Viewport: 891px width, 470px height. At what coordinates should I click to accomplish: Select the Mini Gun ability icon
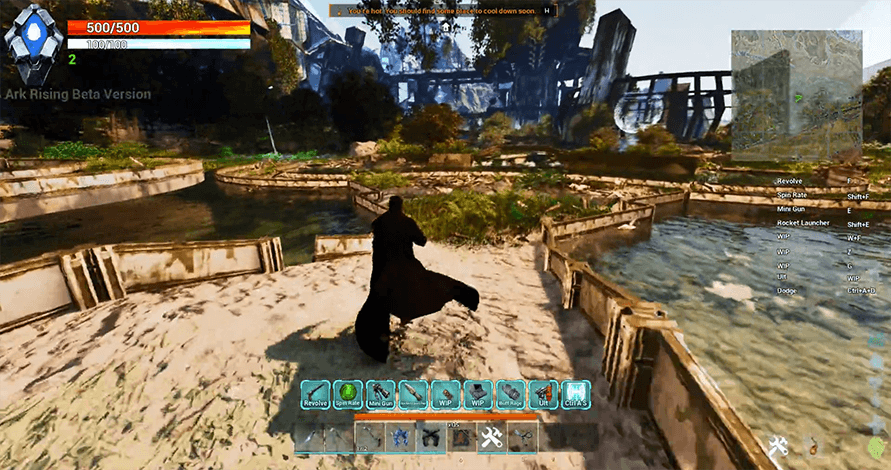[x=380, y=394]
